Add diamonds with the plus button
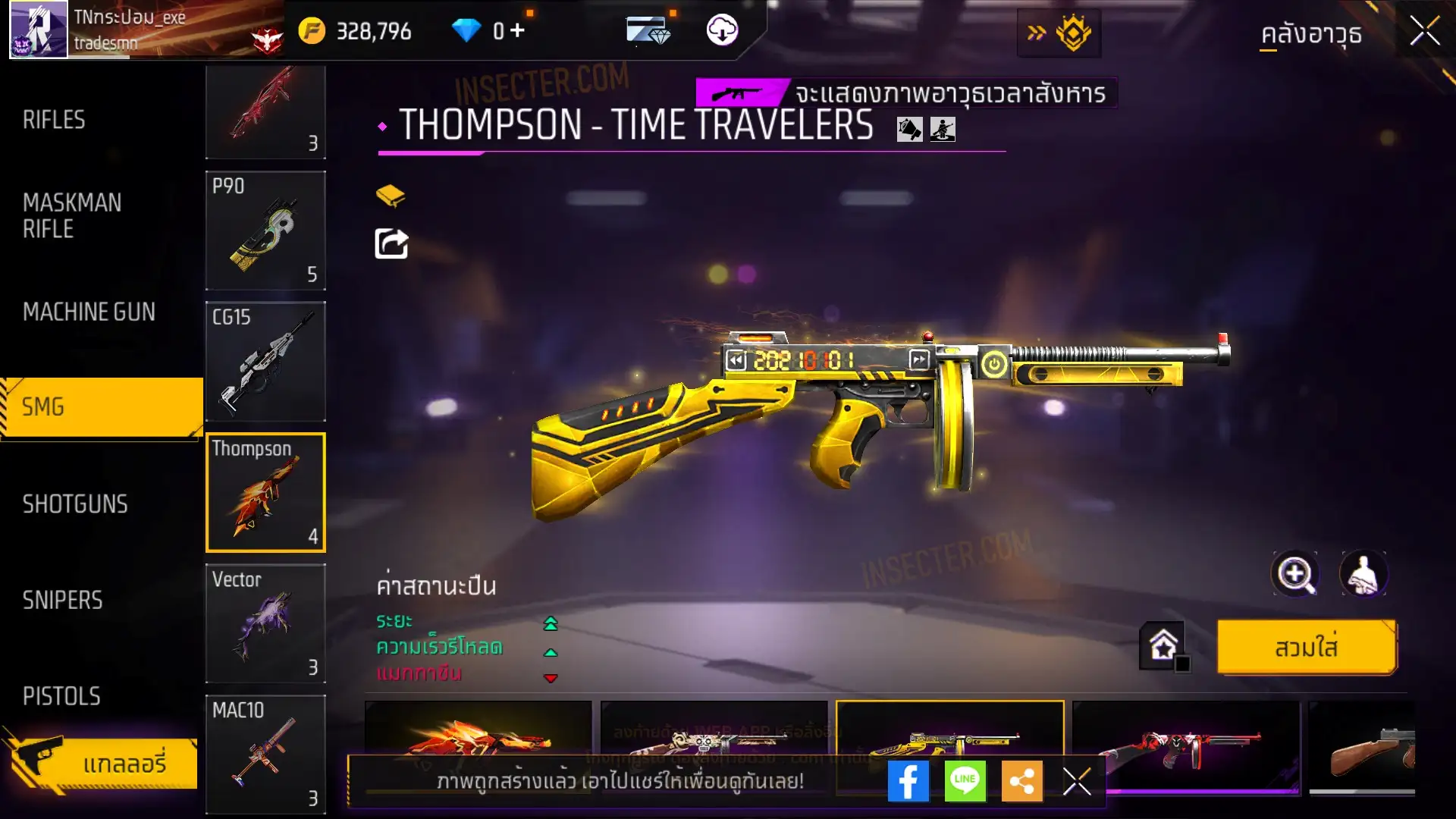Image resolution: width=1456 pixels, height=819 pixels. tap(517, 30)
